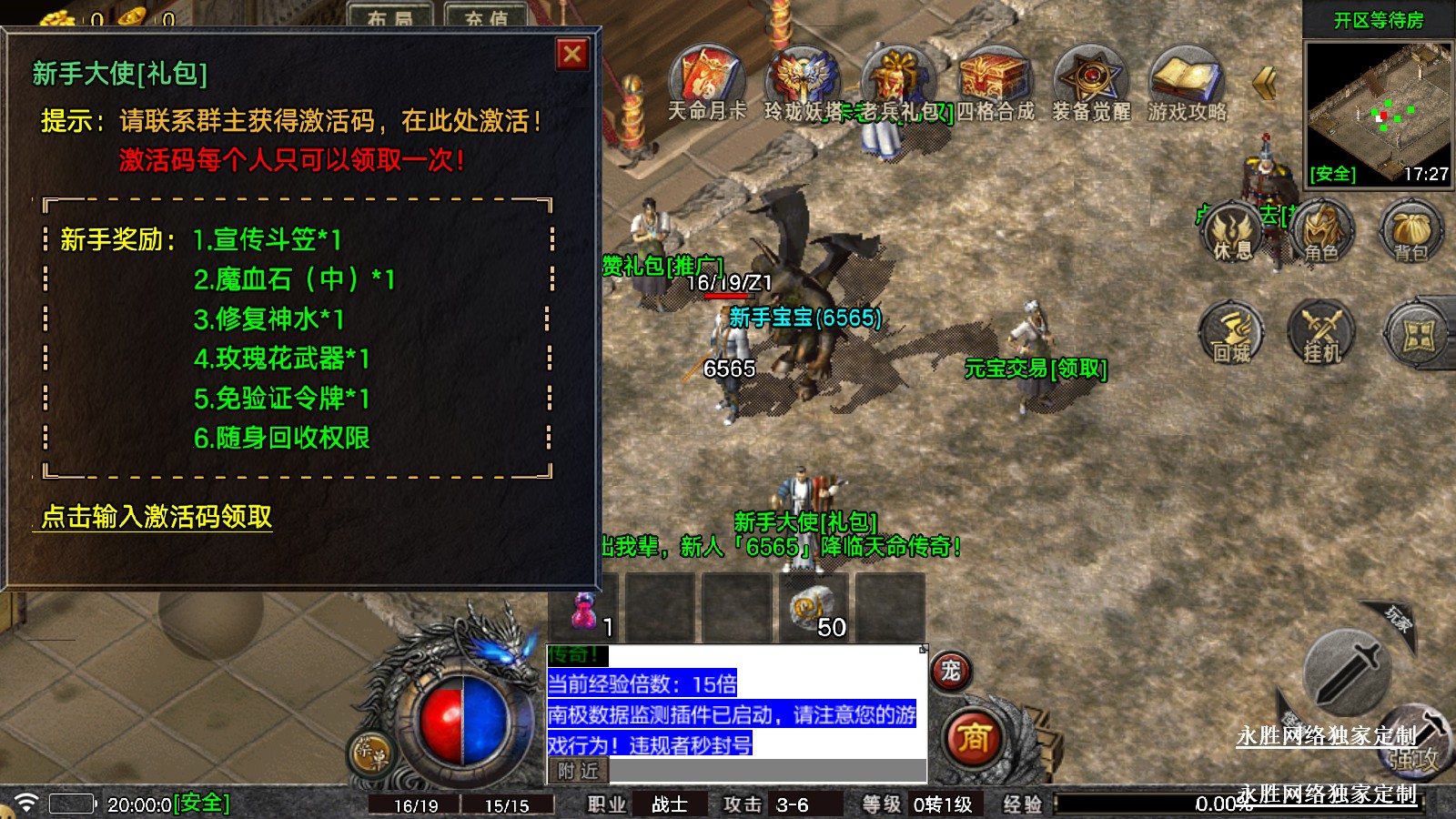Use the 回城 return-to-town button
Screen dimensions: 1456x819
(x=1232, y=335)
